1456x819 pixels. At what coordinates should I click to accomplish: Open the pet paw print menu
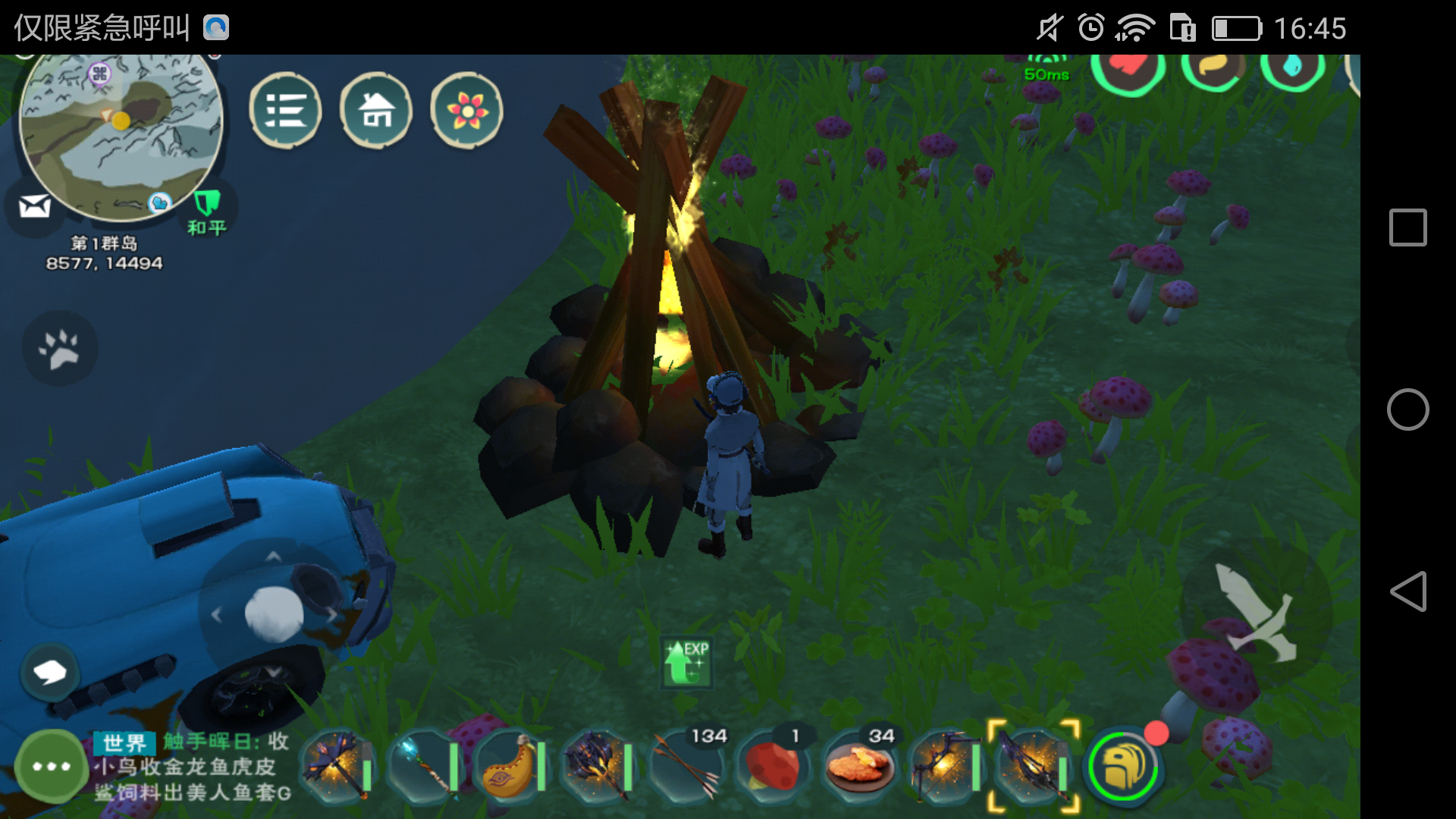click(60, 349)
